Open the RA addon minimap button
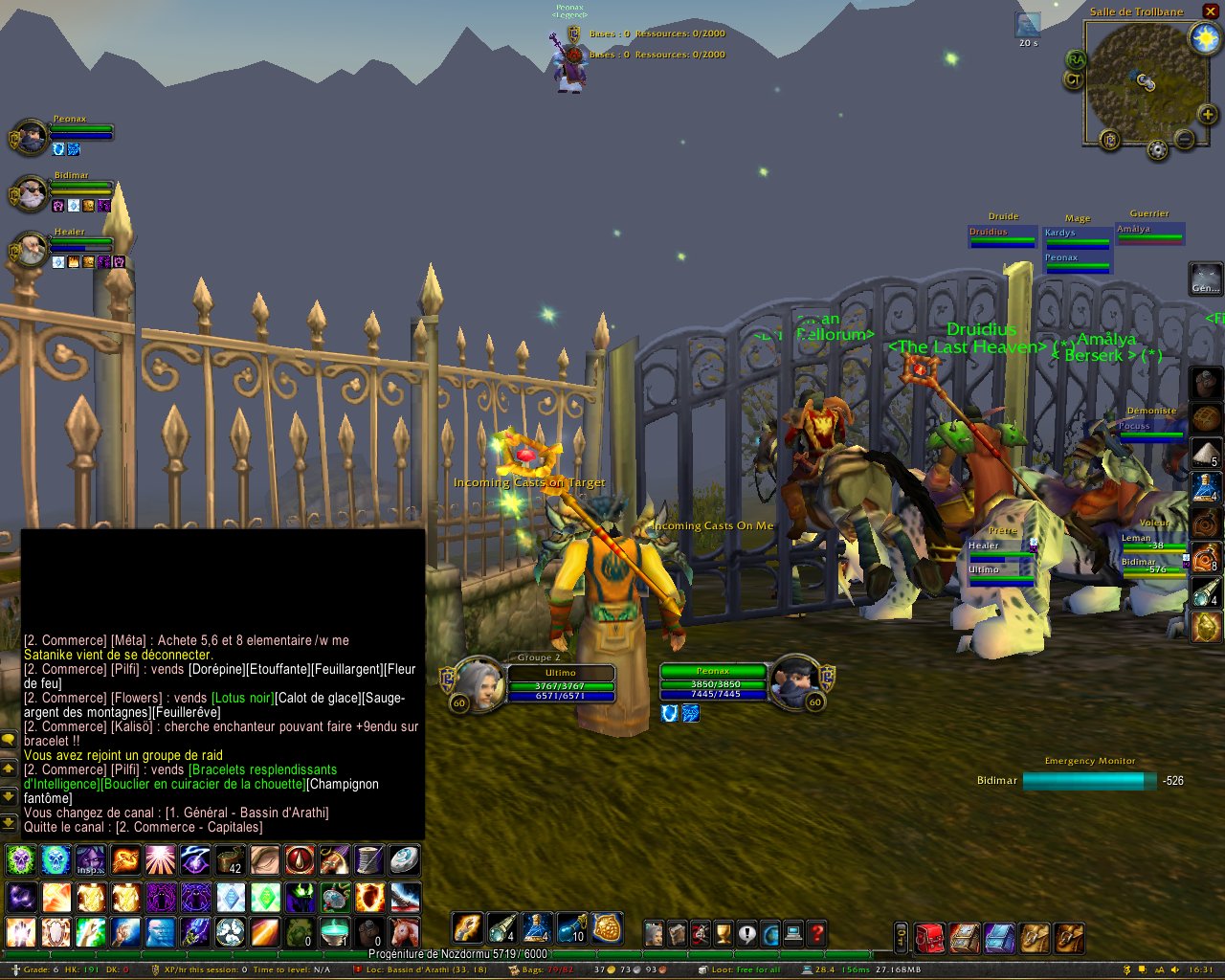This screenshot has height=980, width=1225. pos(1077,59)
